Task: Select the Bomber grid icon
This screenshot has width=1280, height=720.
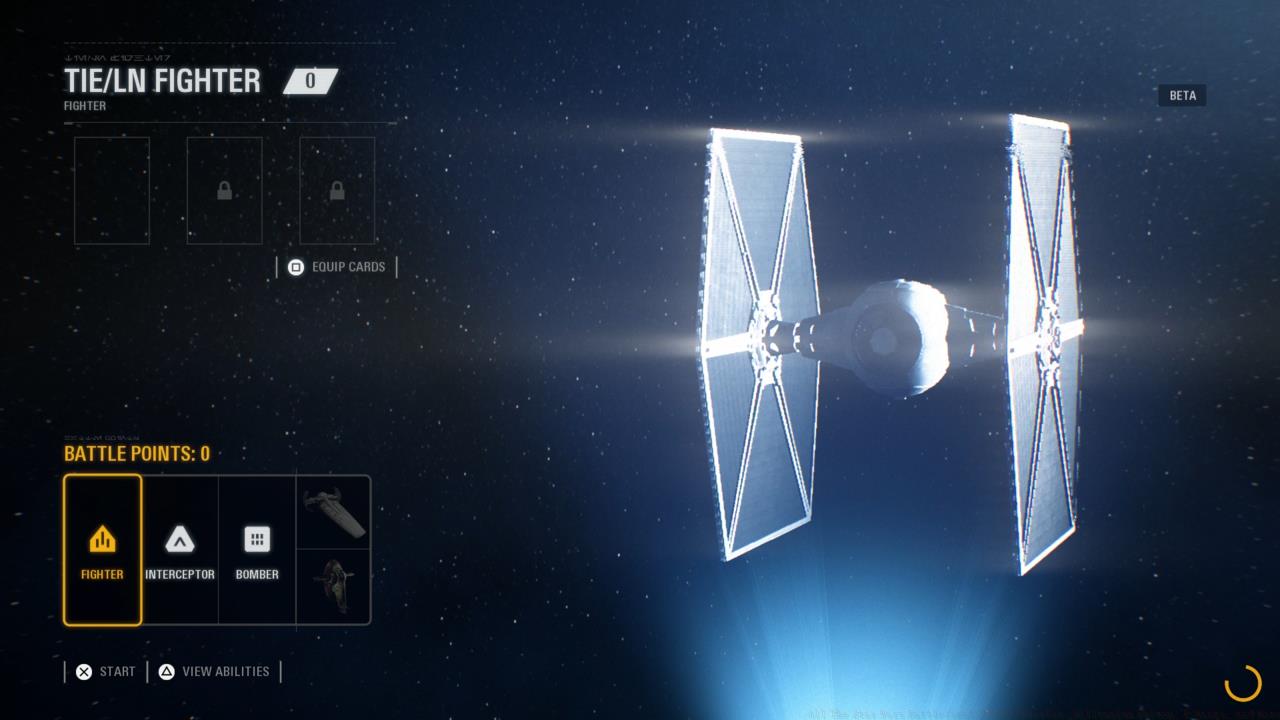Action: click(257, 539)
